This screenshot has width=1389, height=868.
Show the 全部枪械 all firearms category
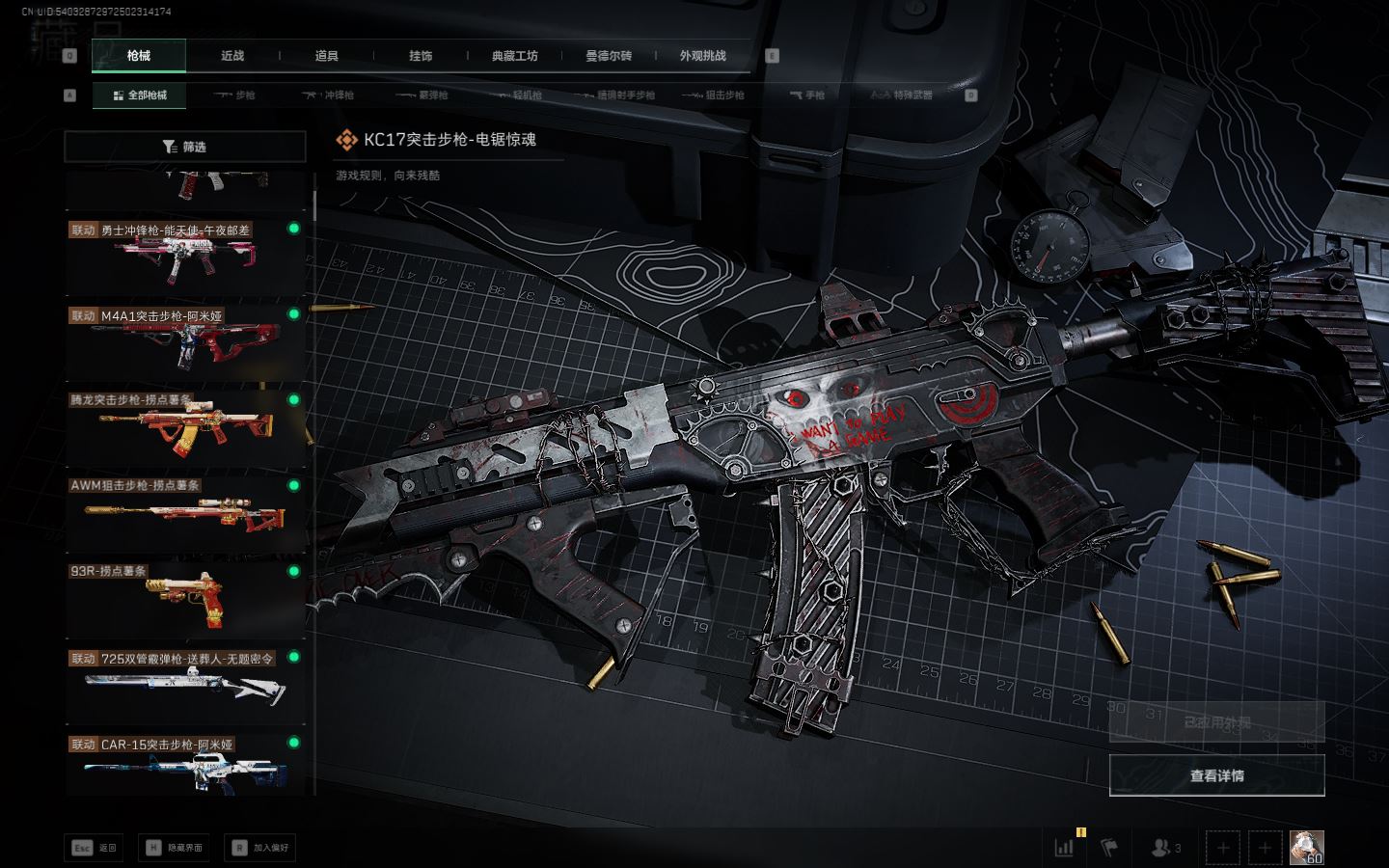click(x=140, y=95)
